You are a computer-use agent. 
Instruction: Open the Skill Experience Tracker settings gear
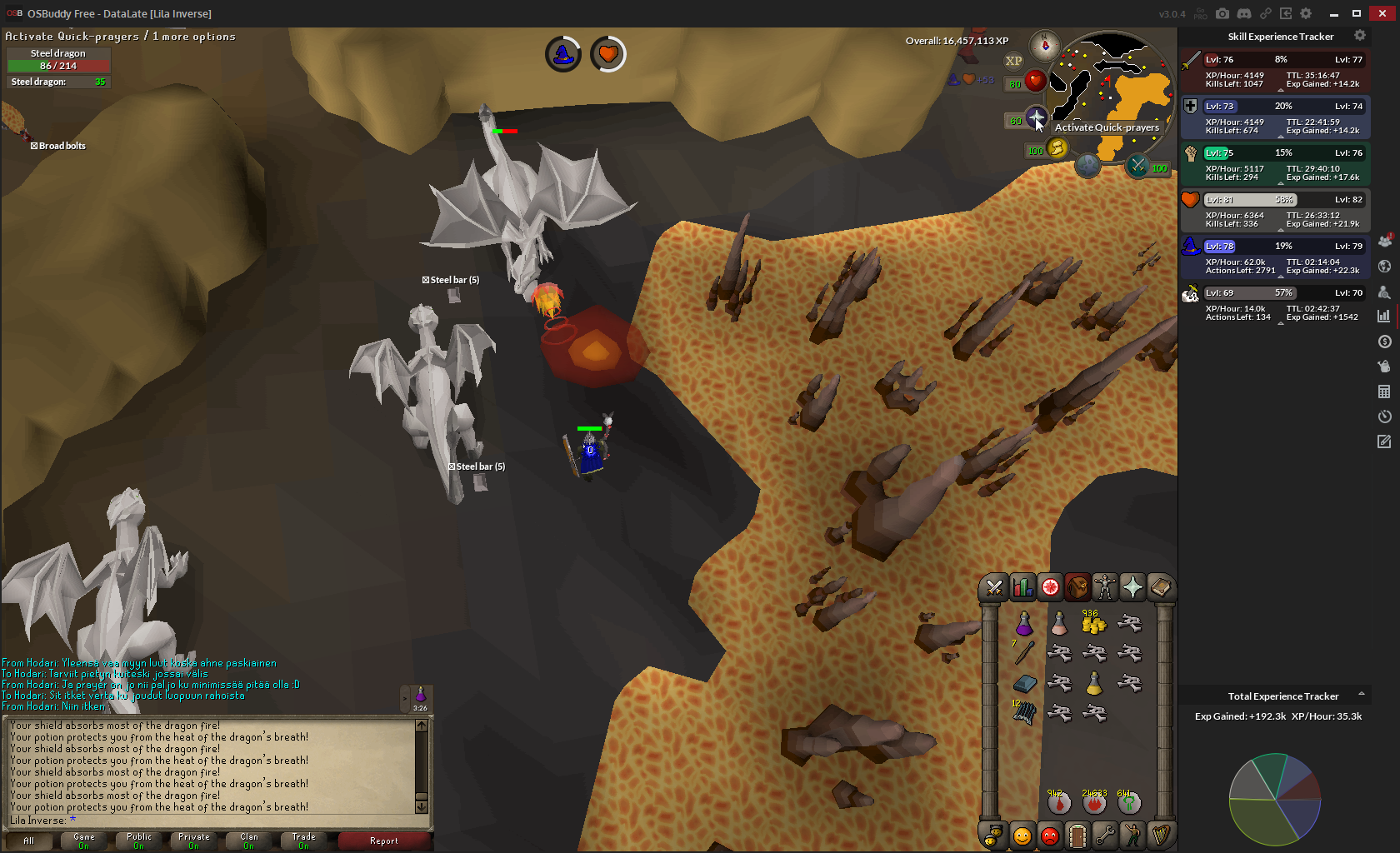pos(1360,36)
